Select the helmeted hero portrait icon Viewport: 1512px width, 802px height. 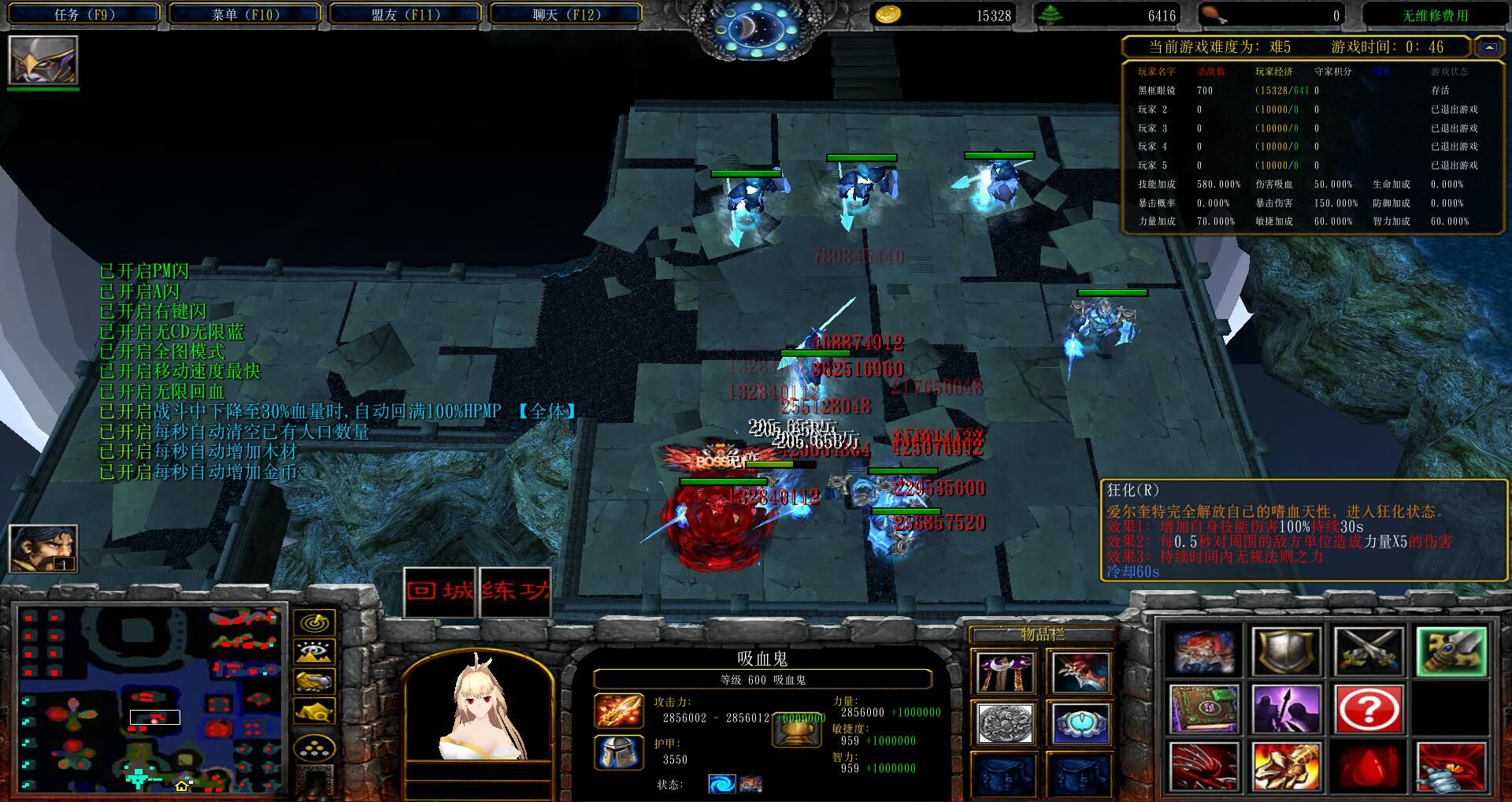click(x=43, y=60)
